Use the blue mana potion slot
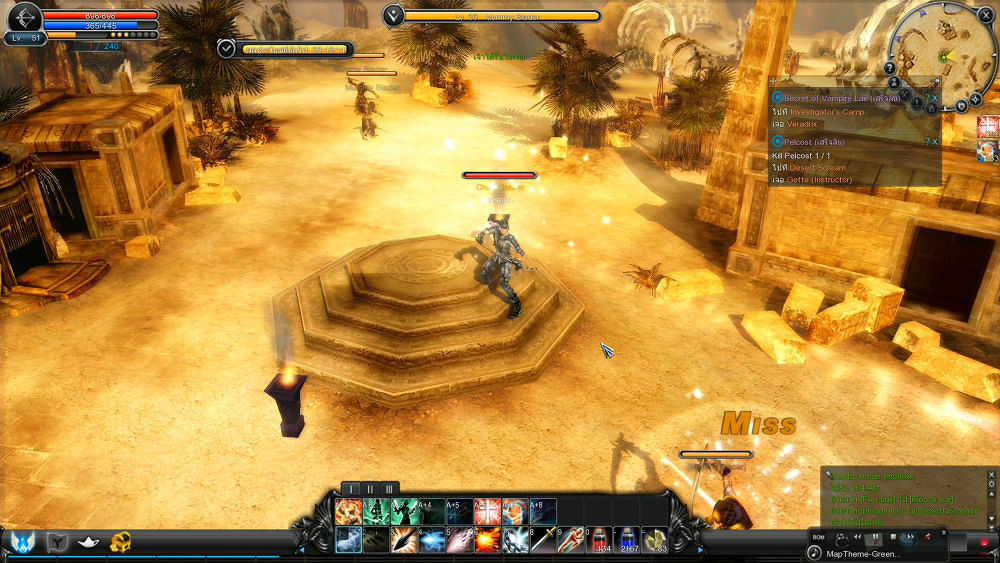 (628, 540)
